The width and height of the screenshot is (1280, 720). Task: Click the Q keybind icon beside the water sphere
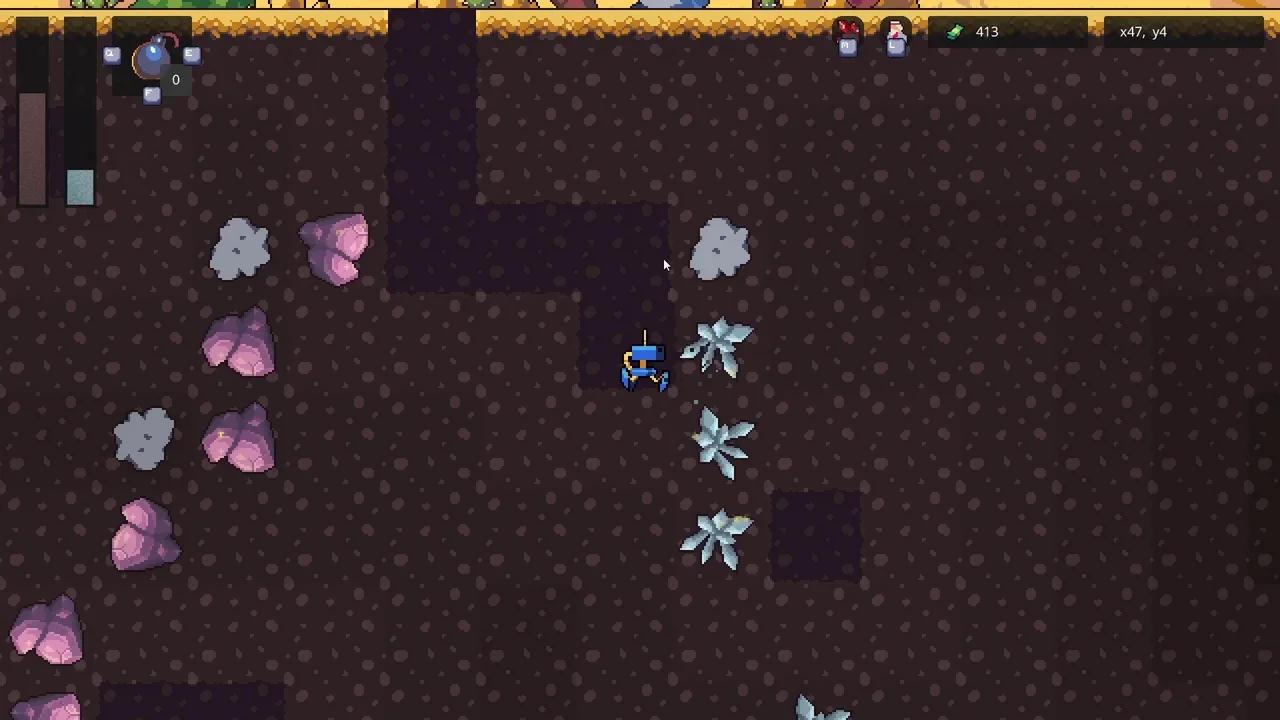[112, 55]
